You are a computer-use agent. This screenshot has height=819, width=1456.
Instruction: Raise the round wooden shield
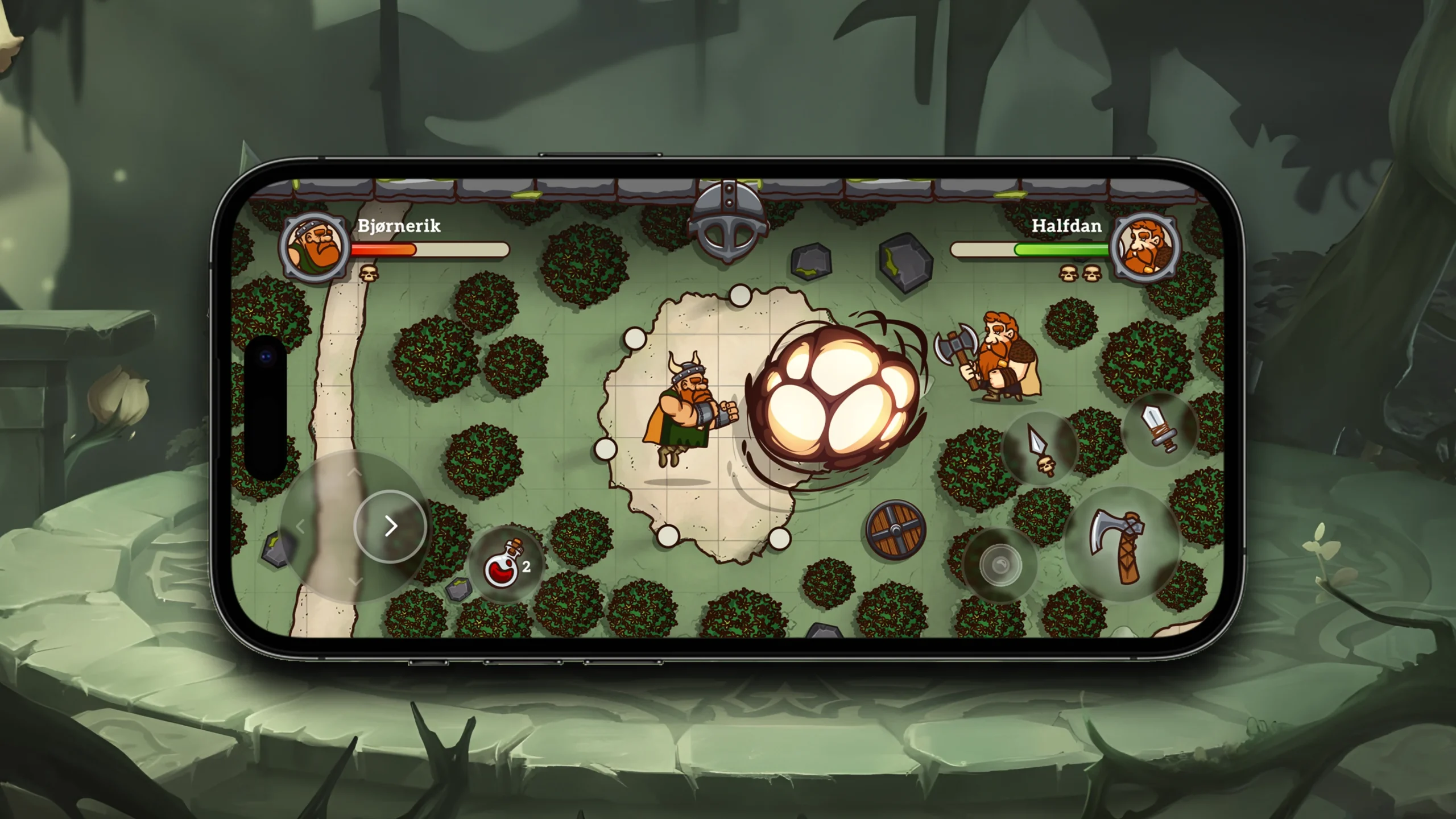pos(896,530)
